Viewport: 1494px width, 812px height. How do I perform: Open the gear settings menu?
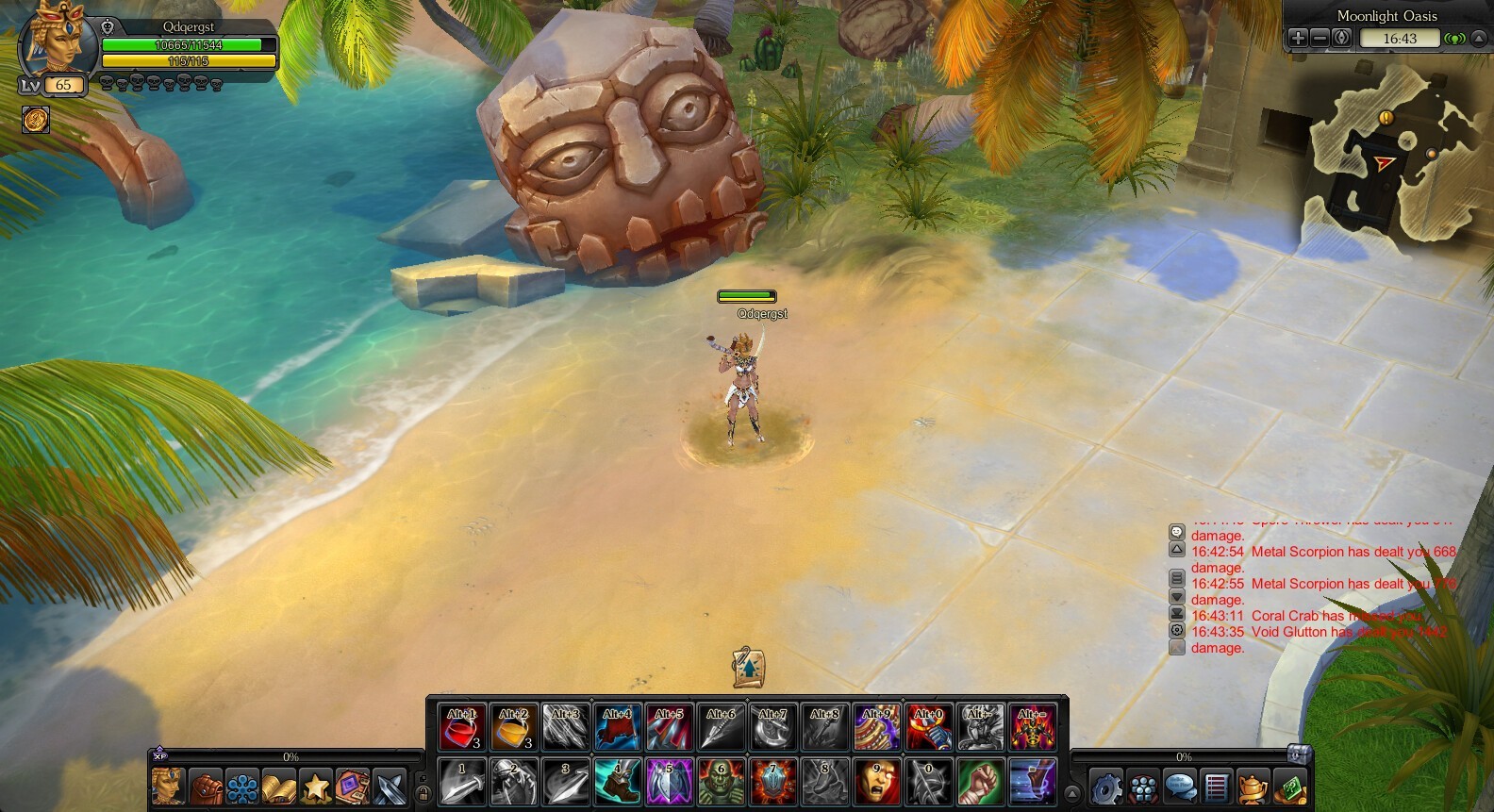(x=1106, y=786)
